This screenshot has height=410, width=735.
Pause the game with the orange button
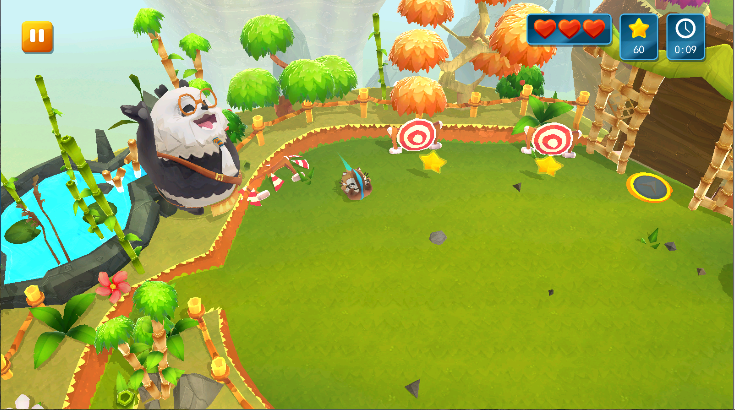[38, 37]
